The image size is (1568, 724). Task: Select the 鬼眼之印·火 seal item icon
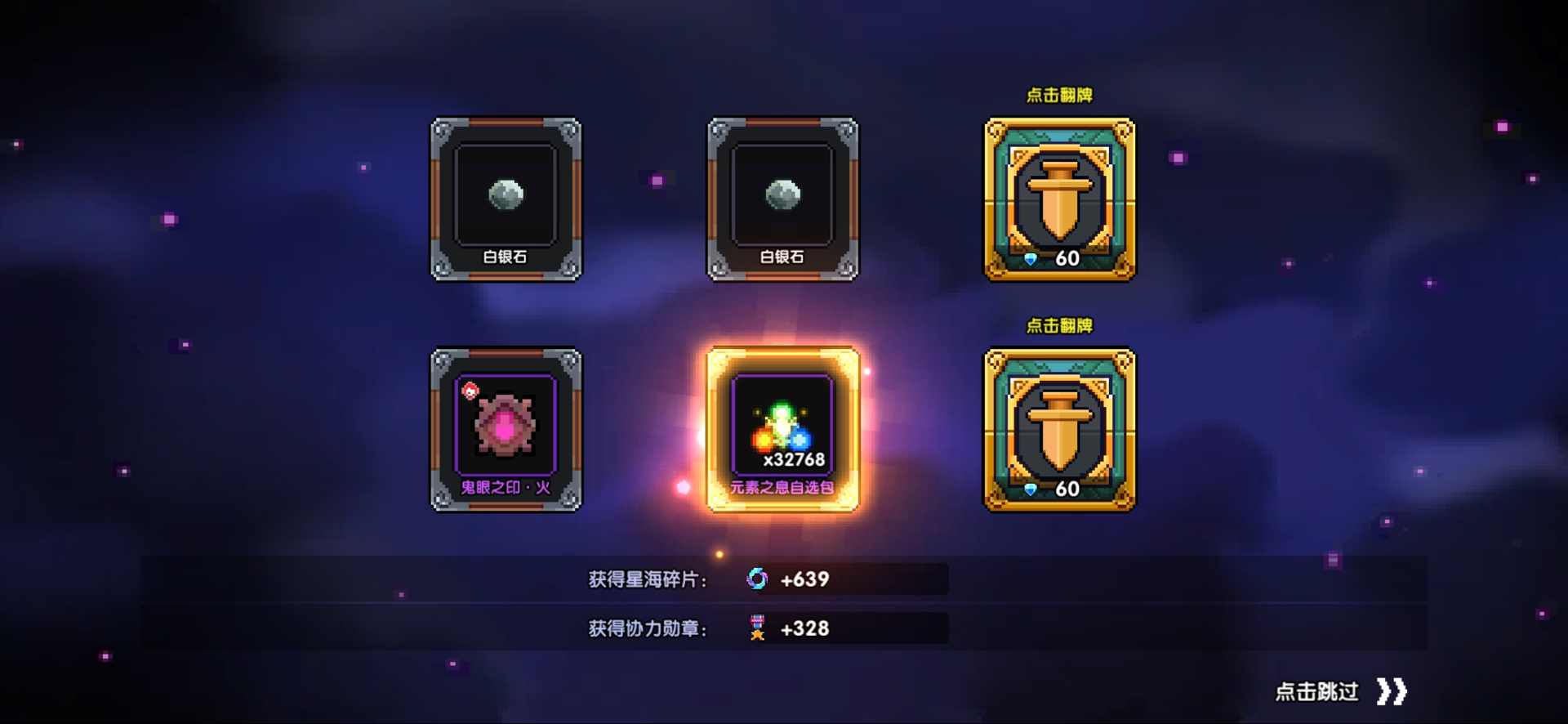[x=505, y=425]
